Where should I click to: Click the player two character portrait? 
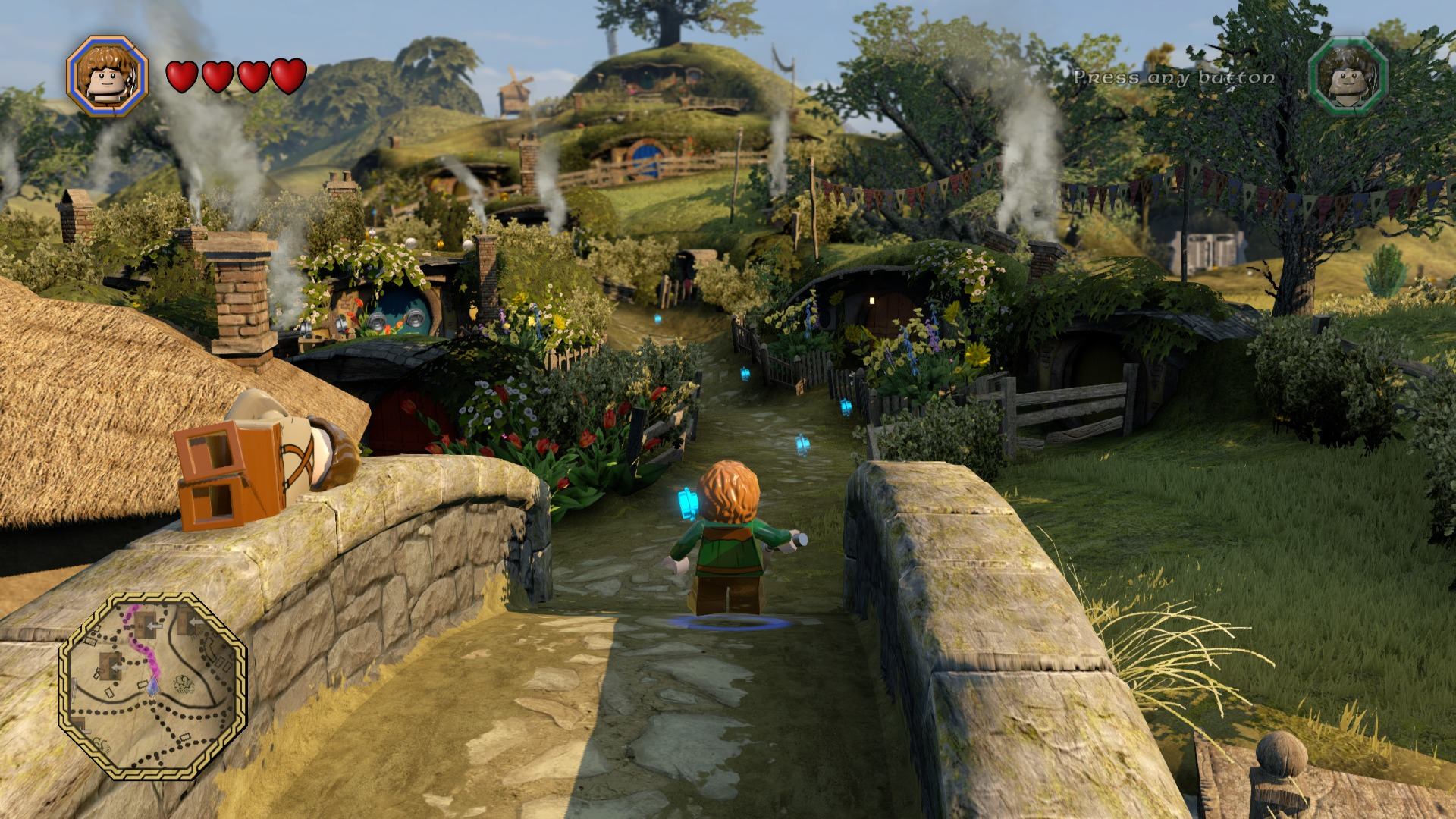(1348, 77)
